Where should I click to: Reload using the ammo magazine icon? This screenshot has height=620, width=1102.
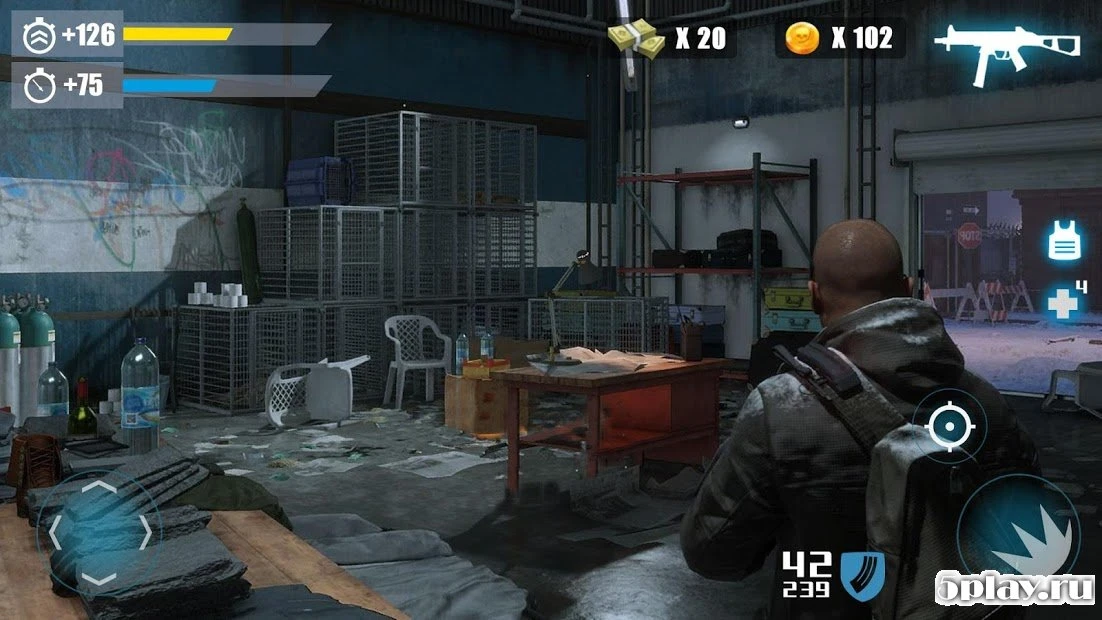862,575
